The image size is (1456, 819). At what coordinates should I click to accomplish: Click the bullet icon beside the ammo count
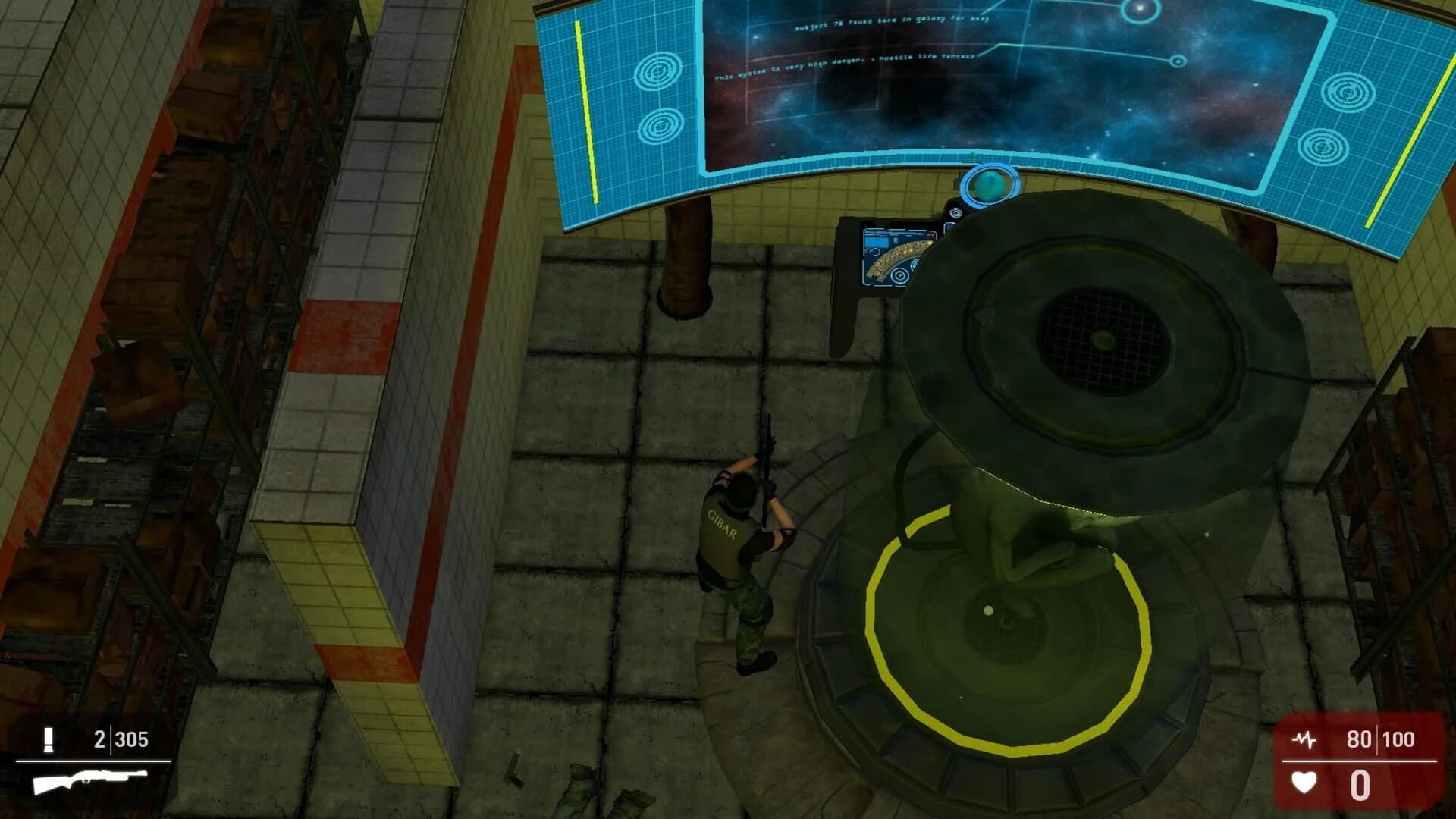tap(49, 741)
